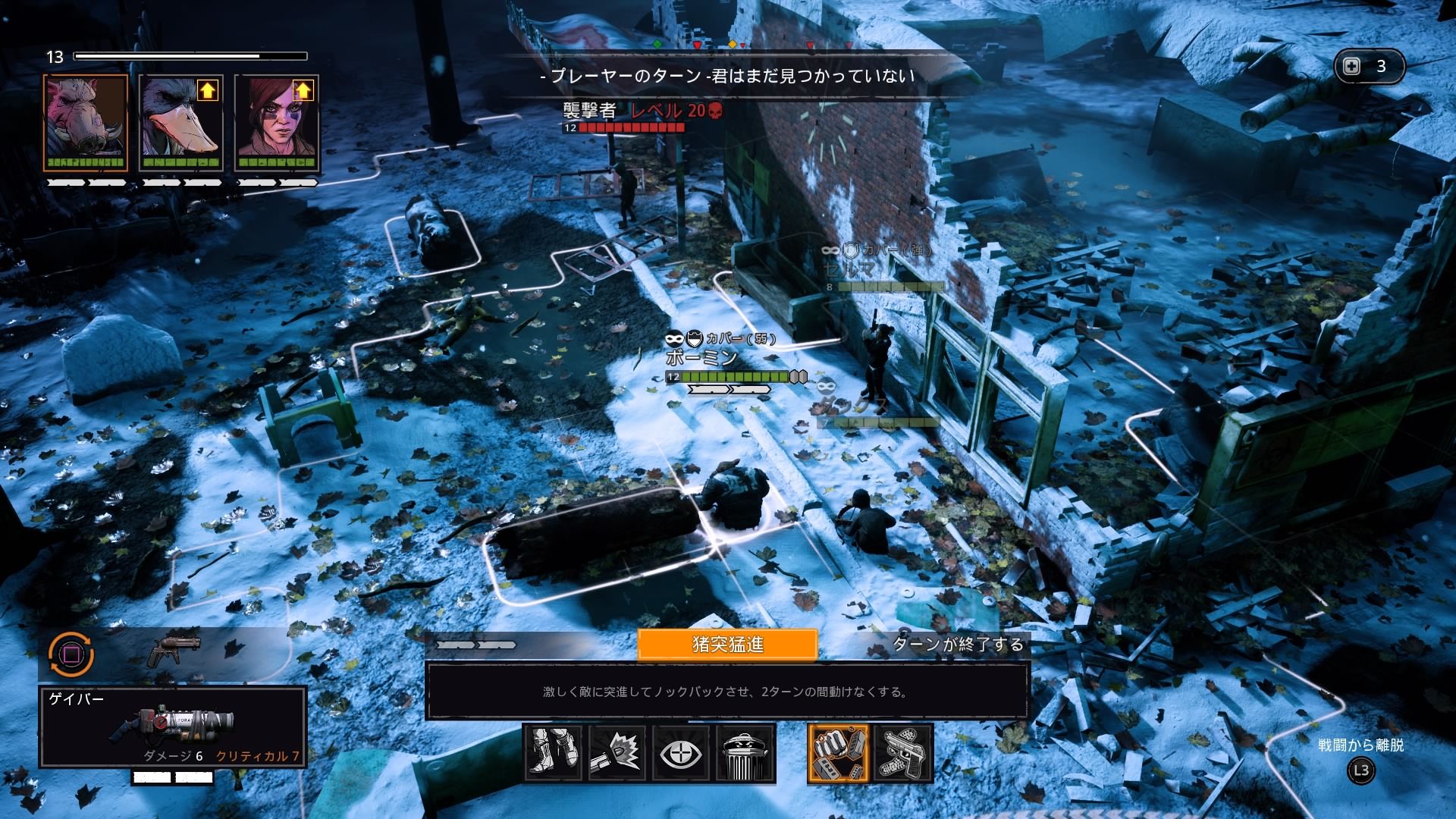Confirm the 猪突猛進 ability
Image resolution: width=1456 pixels, height=819 pixels.
[x=727, y=645]
